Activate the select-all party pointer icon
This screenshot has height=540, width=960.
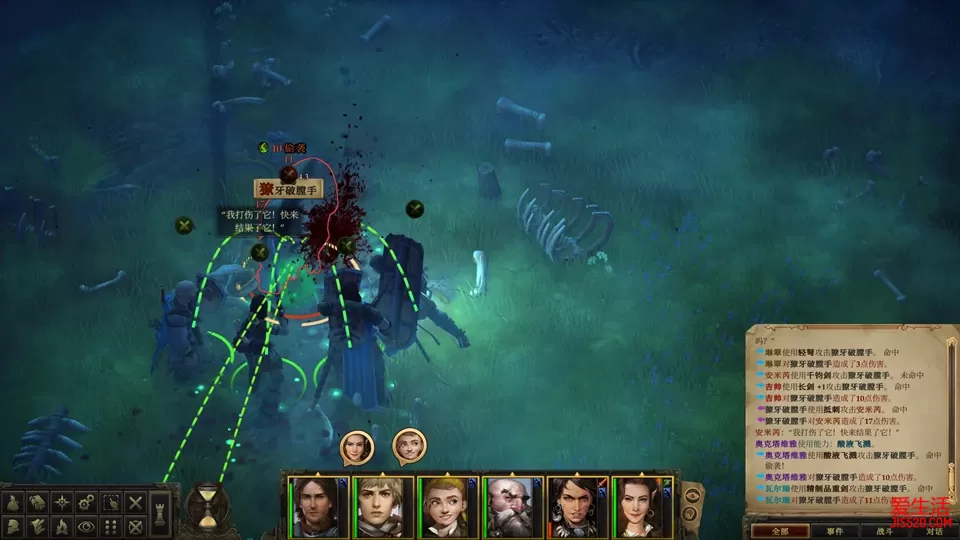111,502
